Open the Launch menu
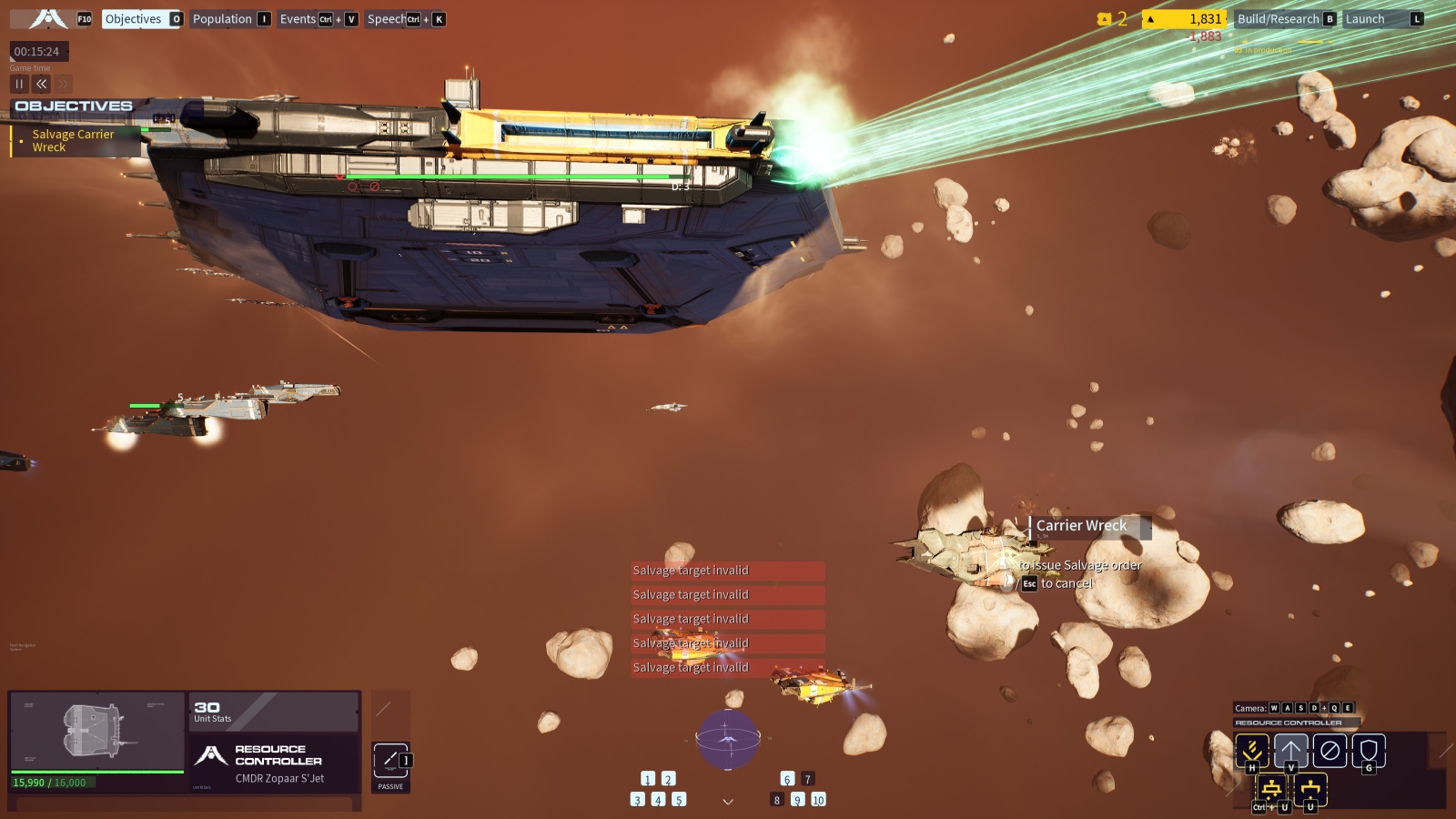 click(1365, 19)
